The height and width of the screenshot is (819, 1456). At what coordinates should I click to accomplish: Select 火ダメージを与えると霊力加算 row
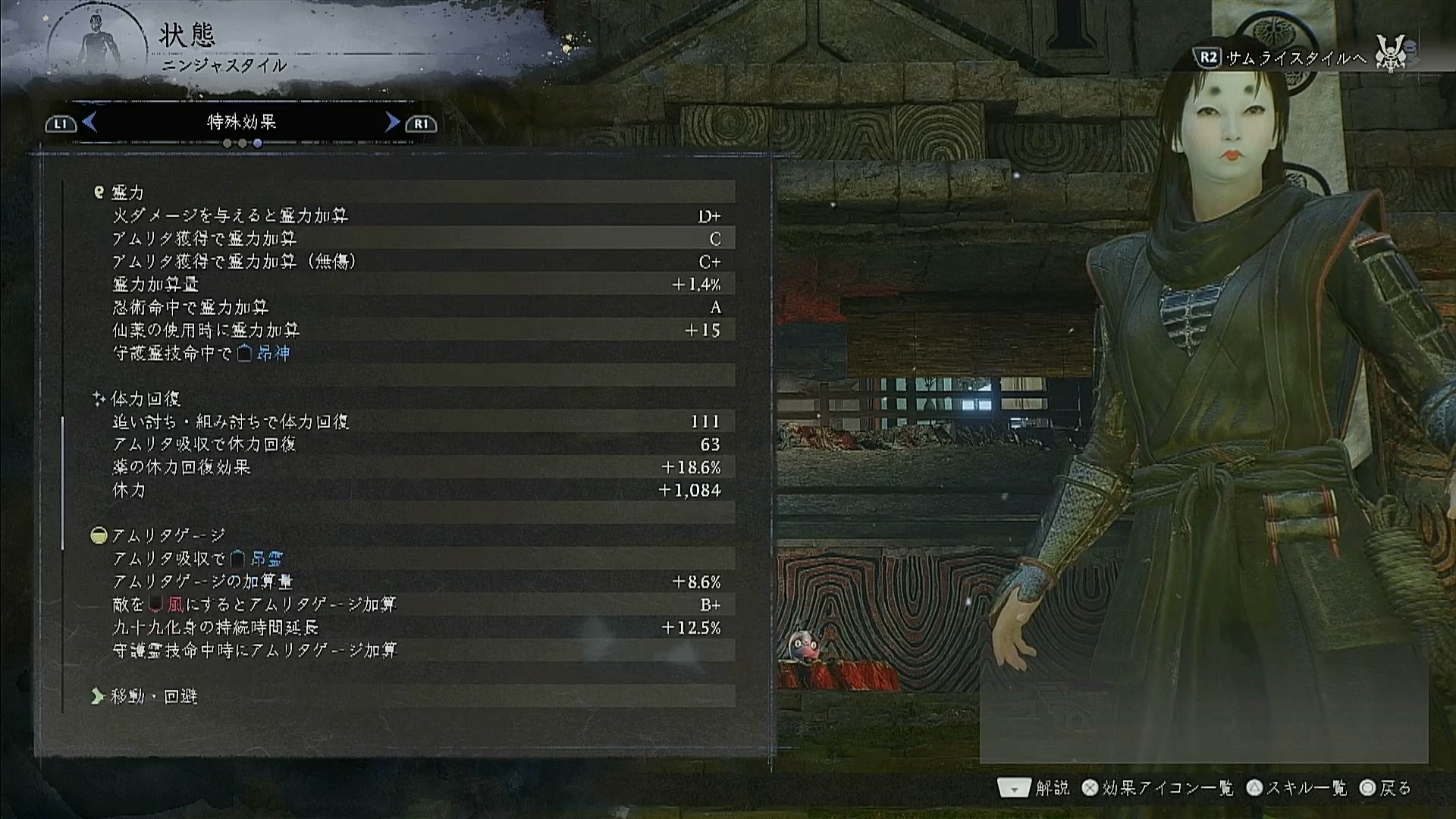click(416, 216)
